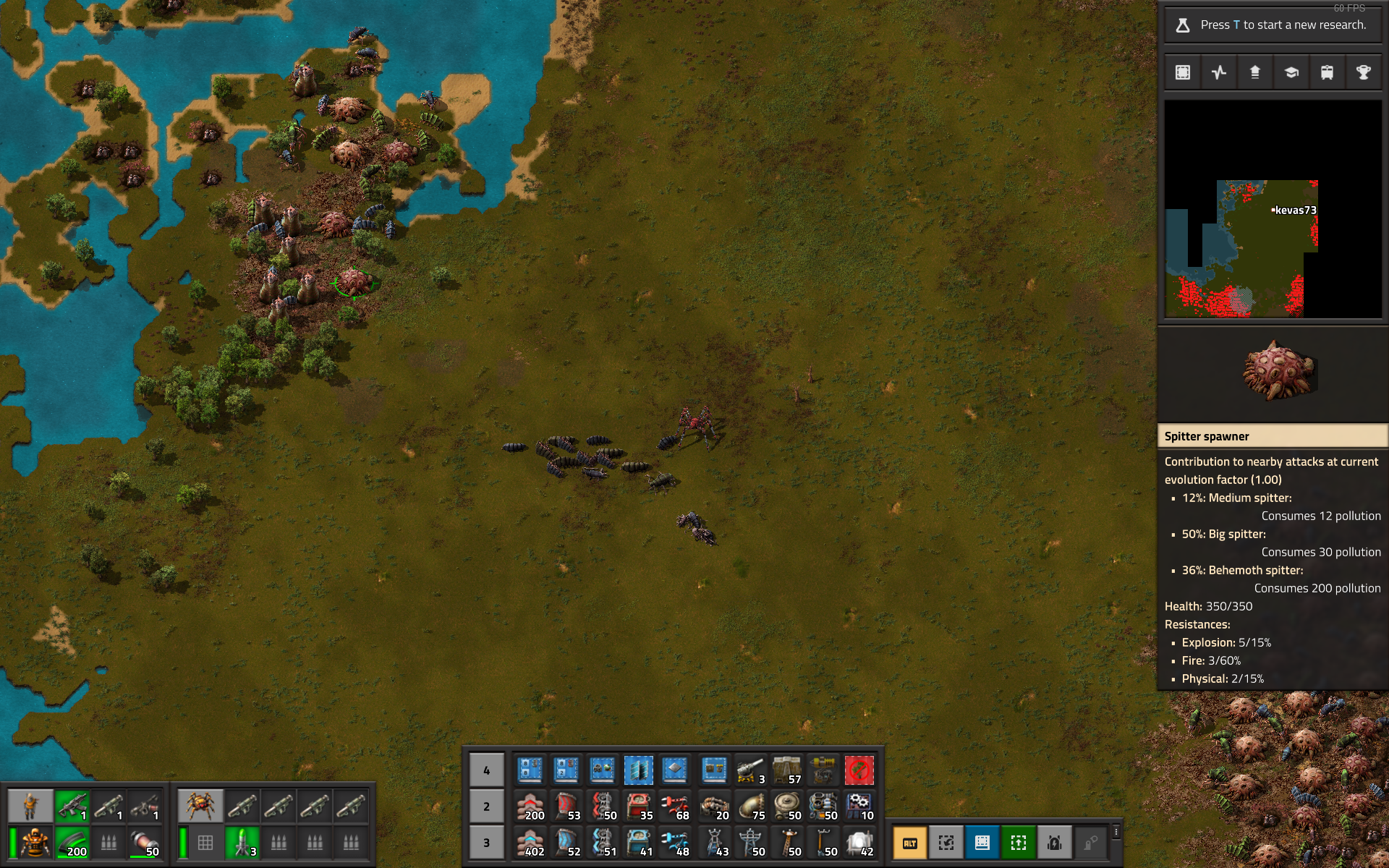Open the trains overview
The image size is (1389, 868).
pyautogui.click(x=1328, y=72)
